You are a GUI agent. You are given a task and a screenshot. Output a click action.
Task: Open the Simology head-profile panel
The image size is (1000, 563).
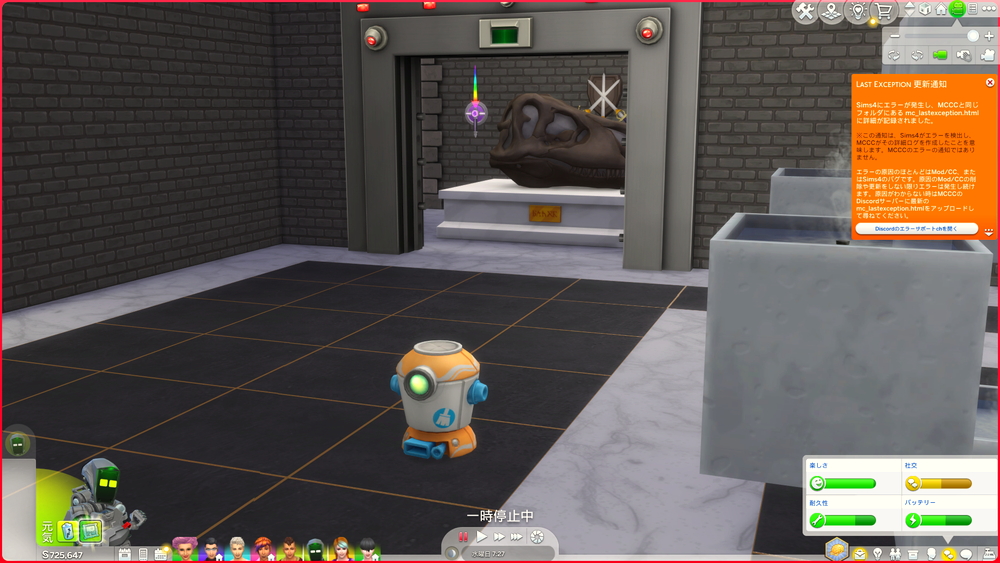[x=930, y=553]
